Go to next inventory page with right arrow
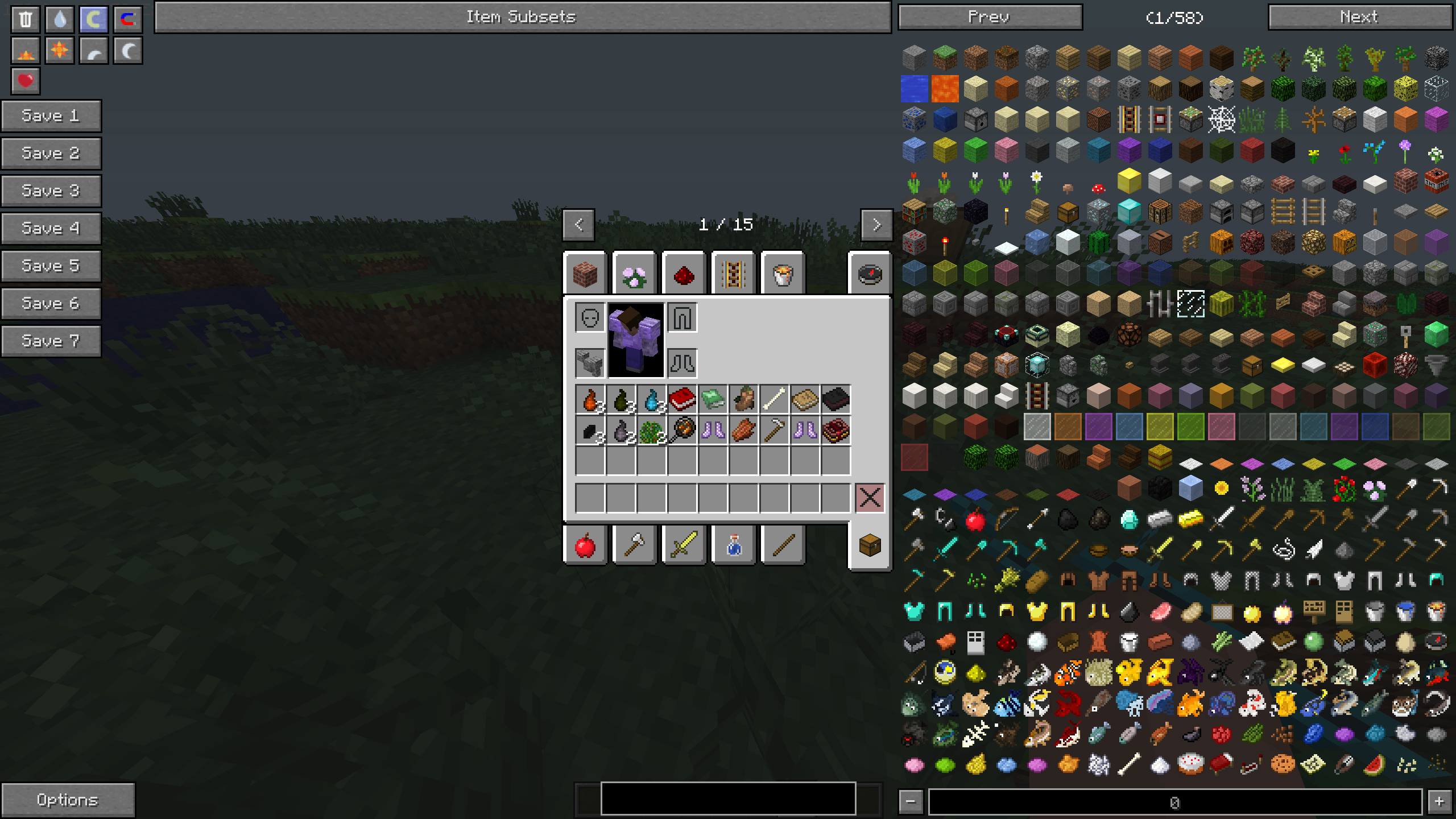This screenshot has width=1456, height=819. point(876,224)
